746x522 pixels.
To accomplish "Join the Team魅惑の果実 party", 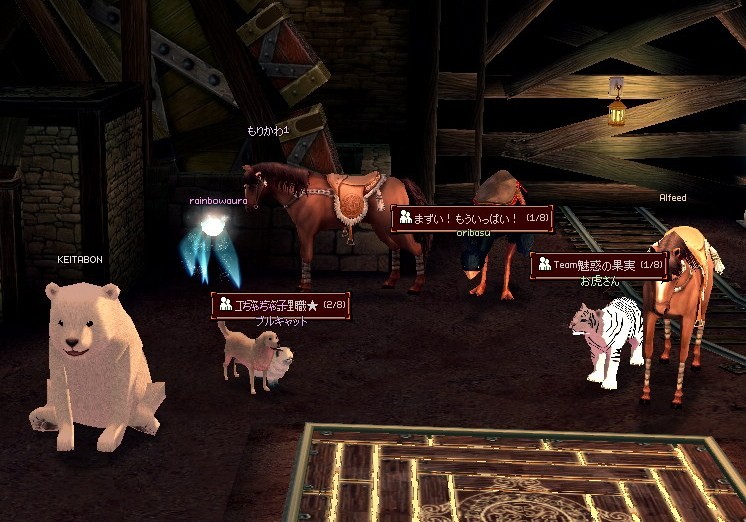I will (x=599, y=265).
